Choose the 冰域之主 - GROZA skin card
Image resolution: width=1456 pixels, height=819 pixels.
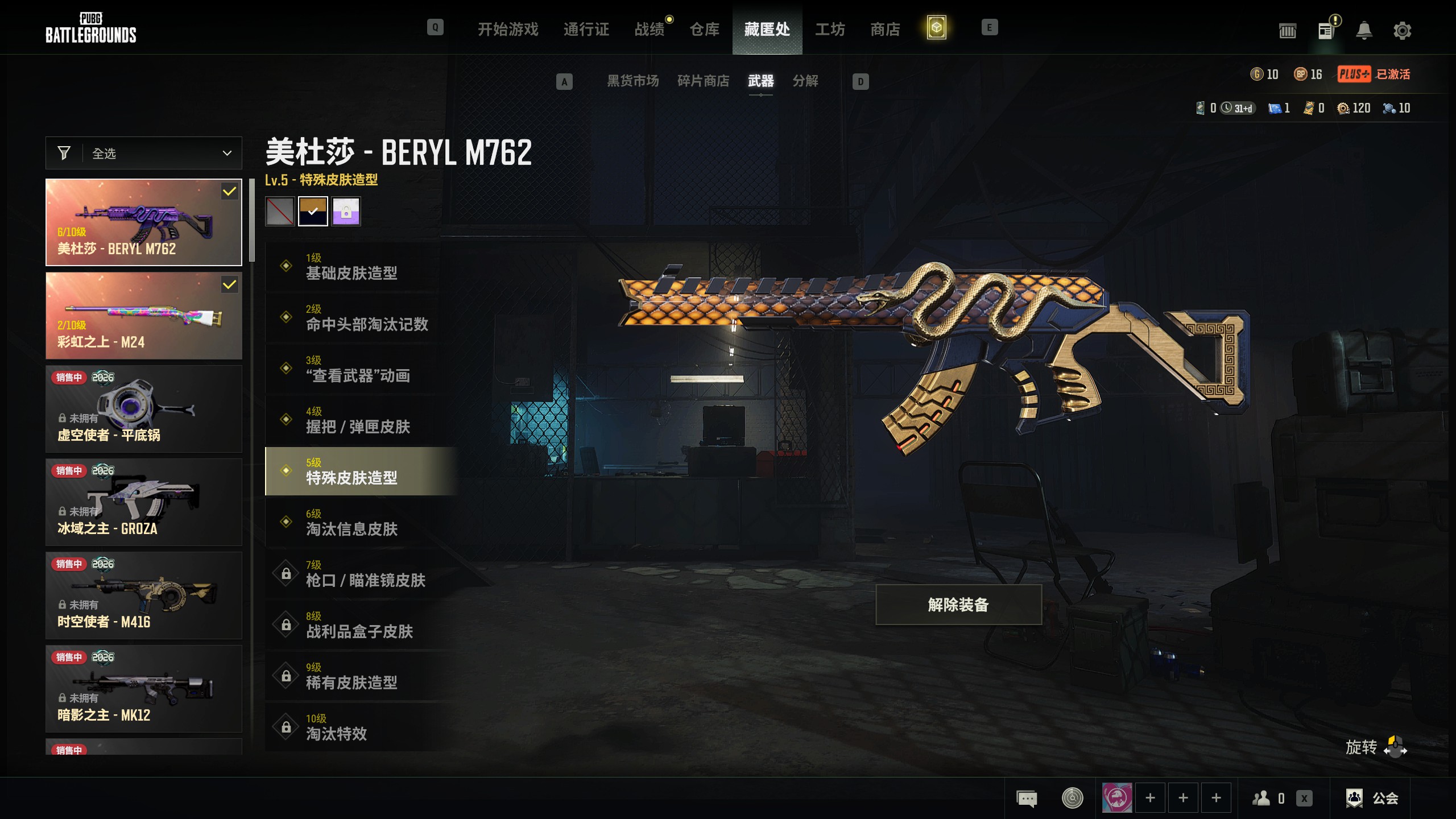click(x=144, y=502)
